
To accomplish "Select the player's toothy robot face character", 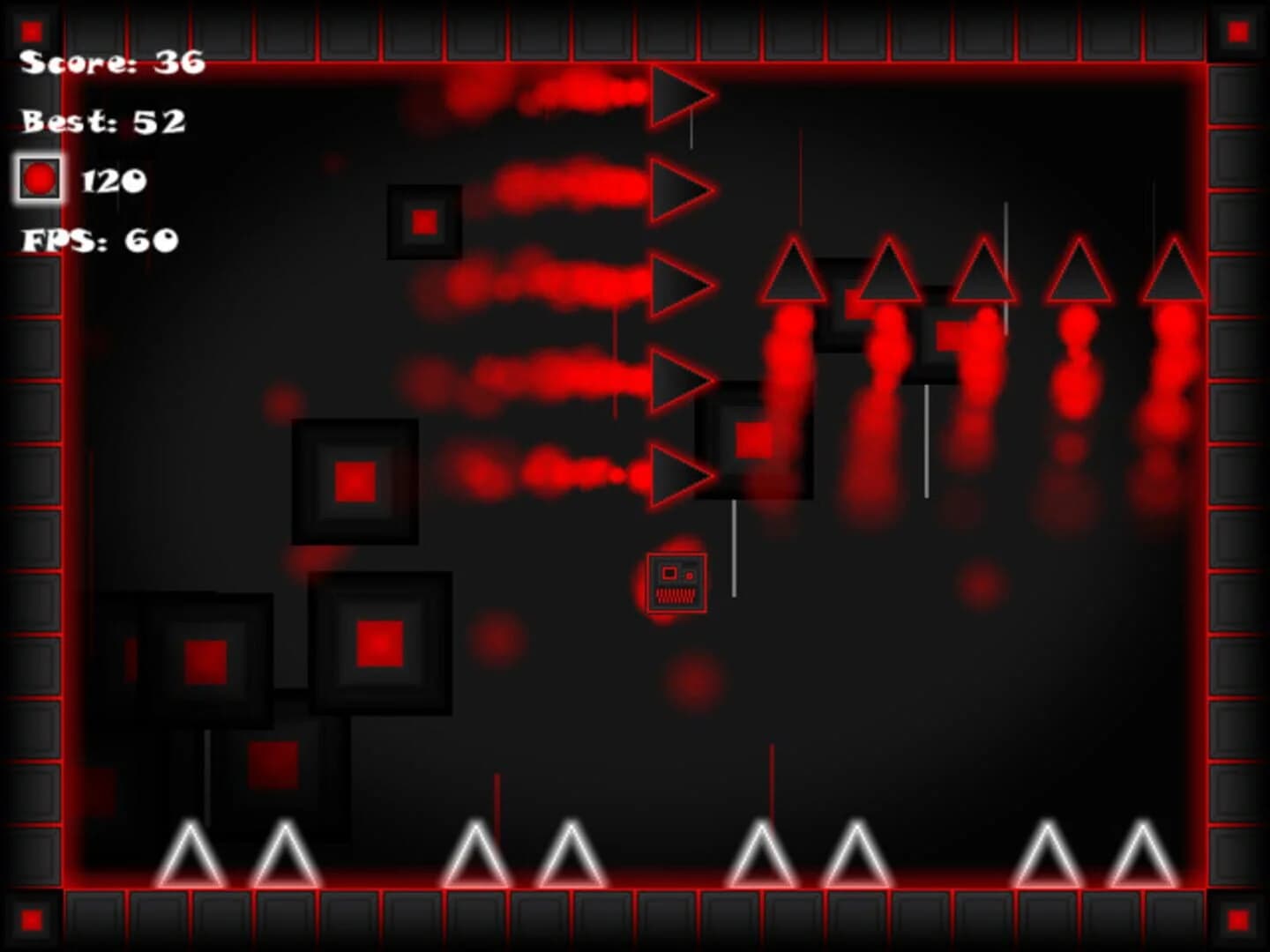I will [x=677, y=584].
